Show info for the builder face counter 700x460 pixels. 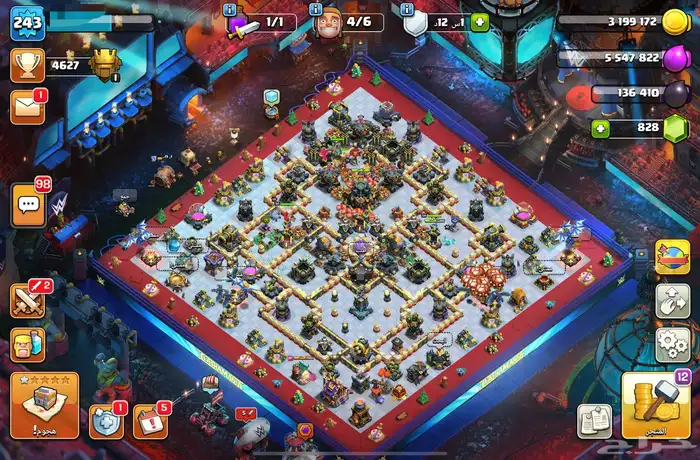316,10
